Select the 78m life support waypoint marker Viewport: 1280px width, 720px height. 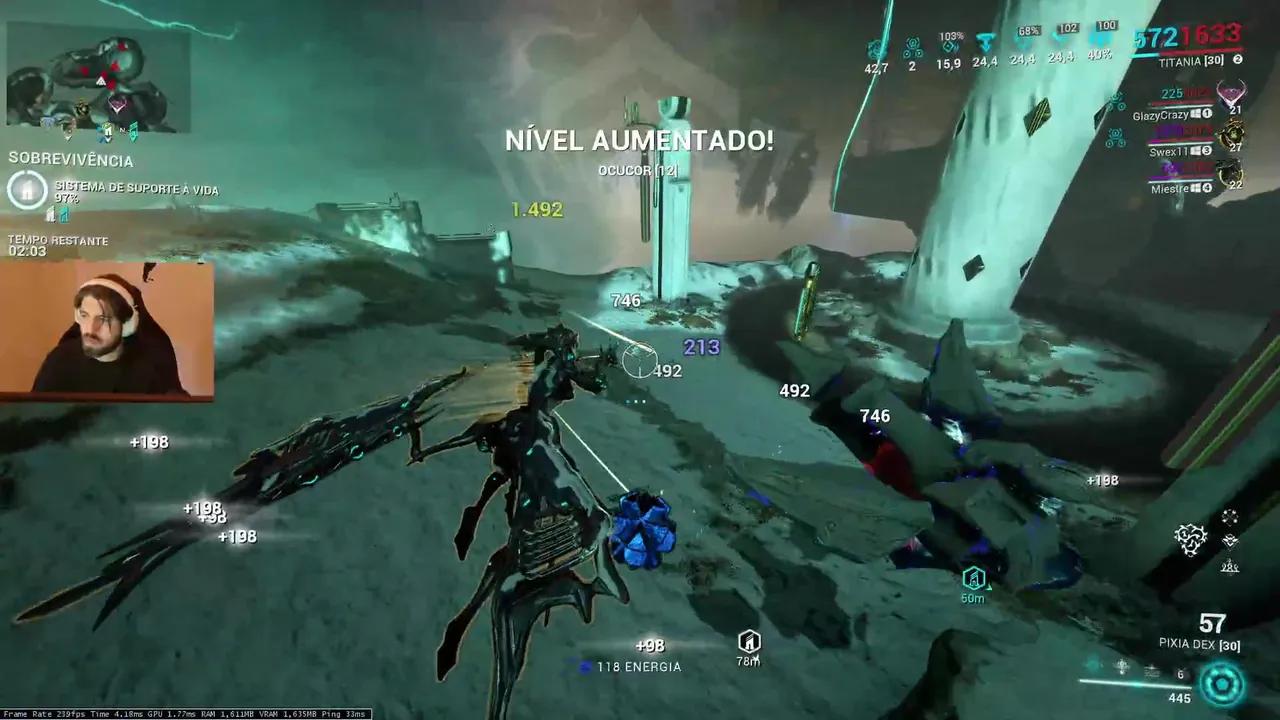(749, 642)
